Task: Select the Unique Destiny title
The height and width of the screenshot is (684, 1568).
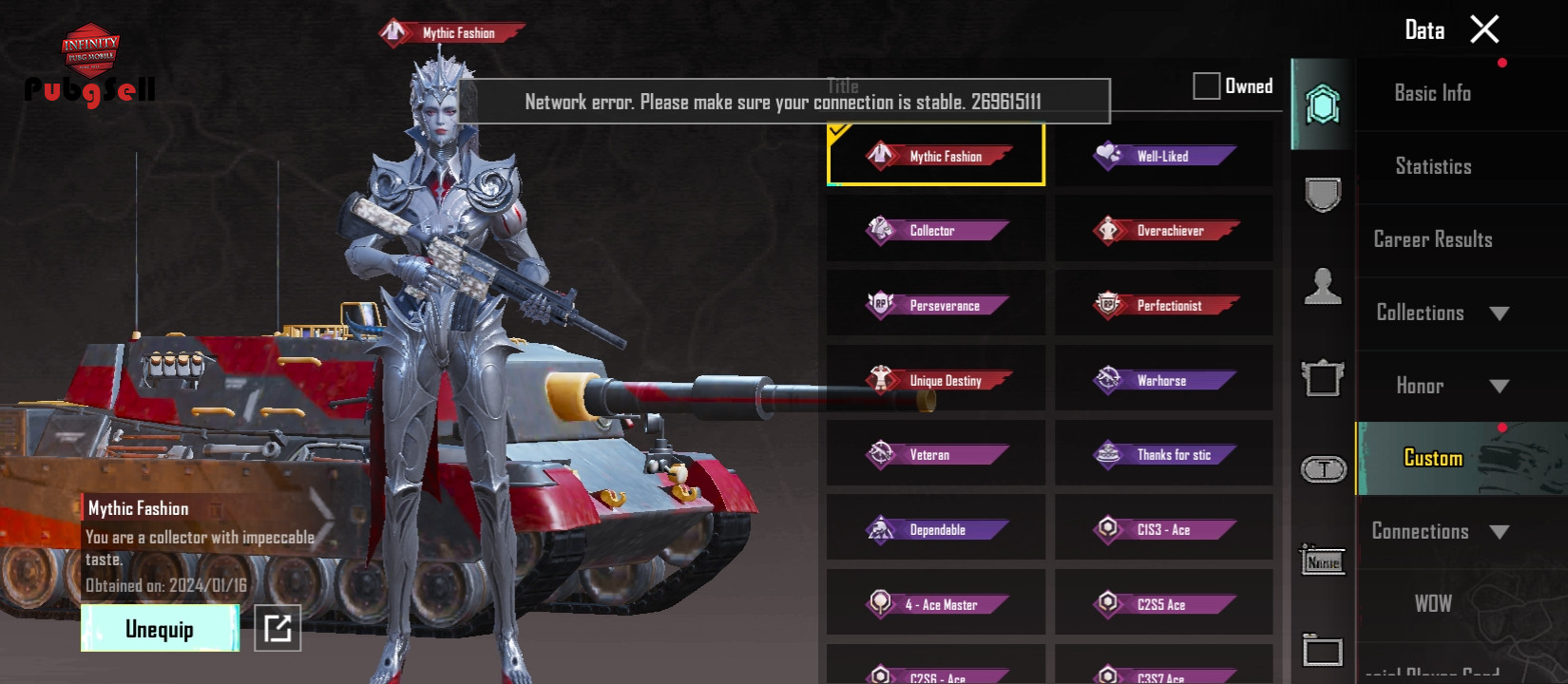Action: pos(936,380)
